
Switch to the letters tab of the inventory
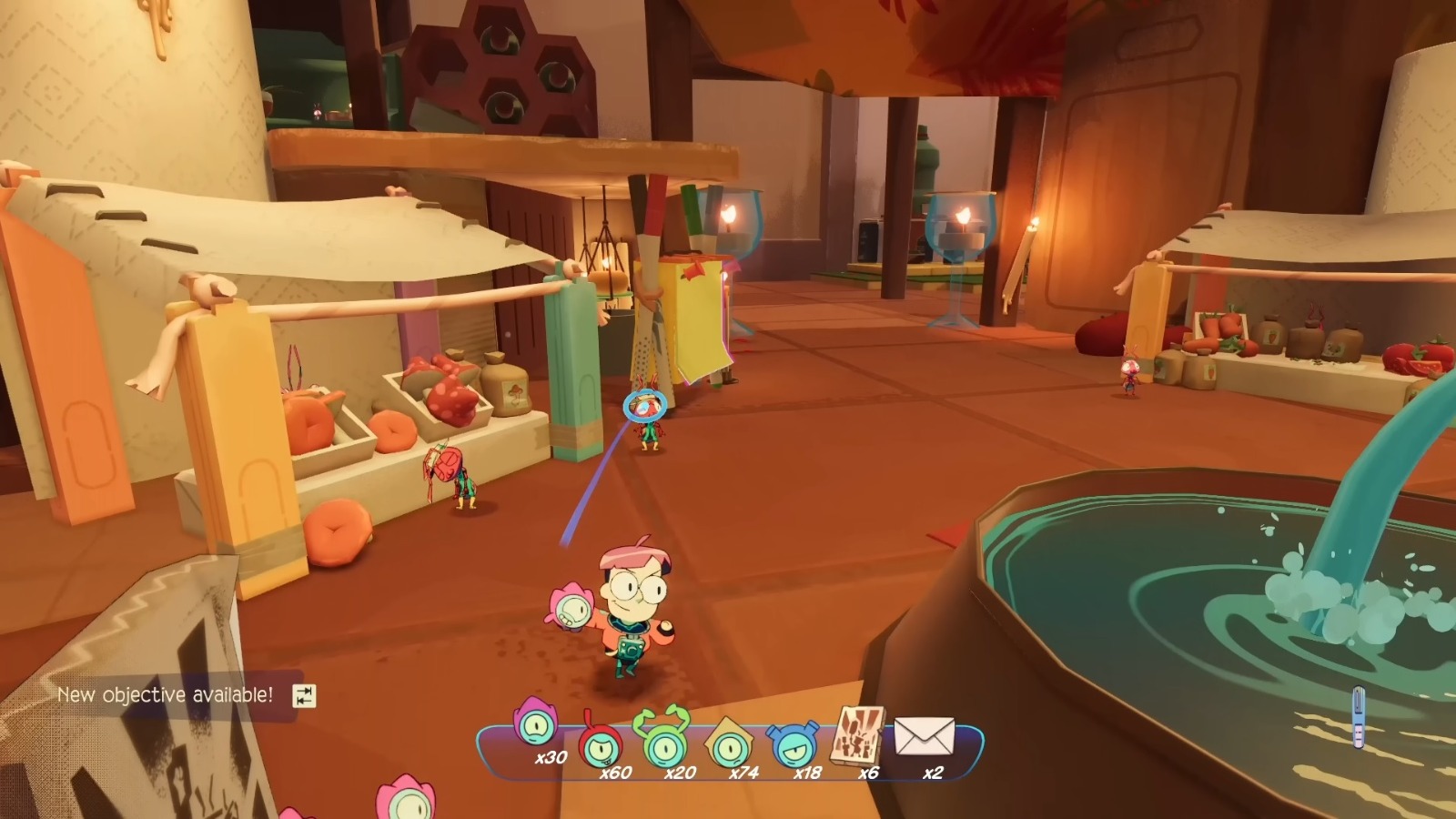[924, 737]
